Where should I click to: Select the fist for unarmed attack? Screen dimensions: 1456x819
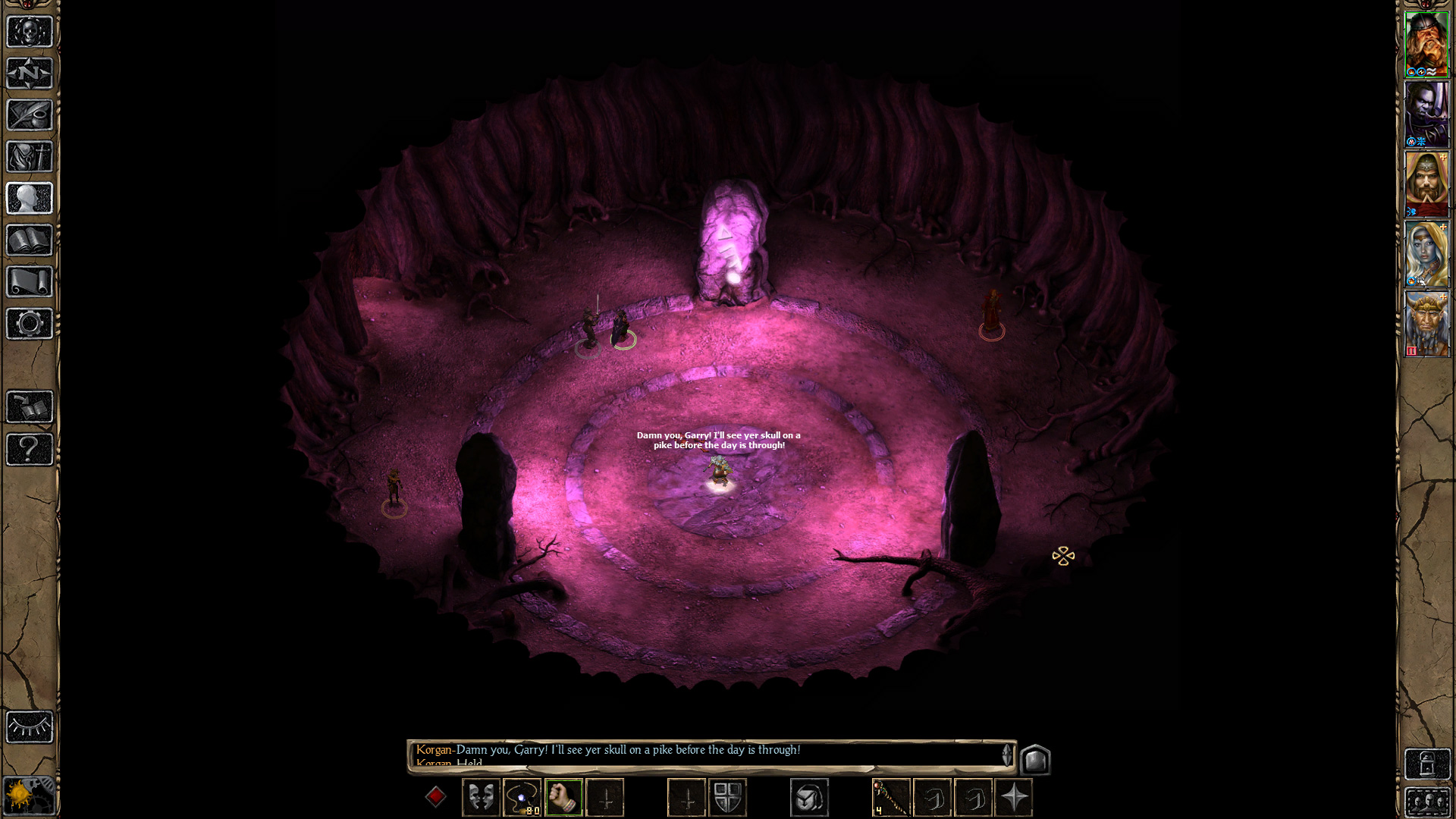pyautogui.click(x=563, y=796)
